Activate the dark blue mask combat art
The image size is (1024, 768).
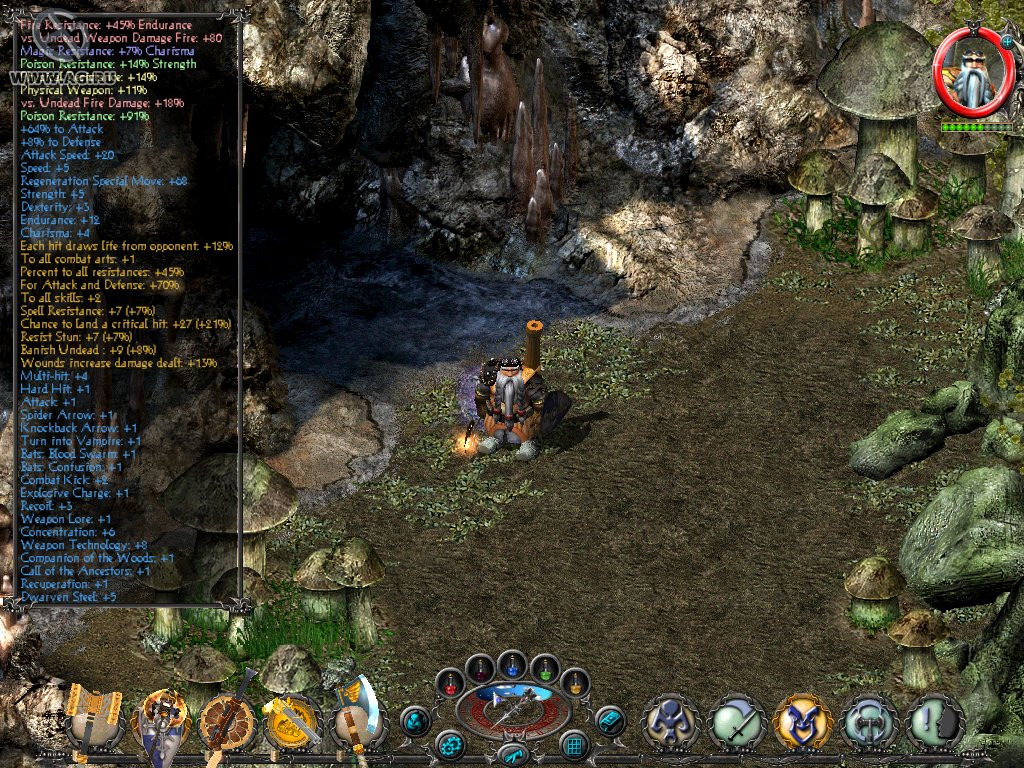pyautogui.click(x=671, y=721)
